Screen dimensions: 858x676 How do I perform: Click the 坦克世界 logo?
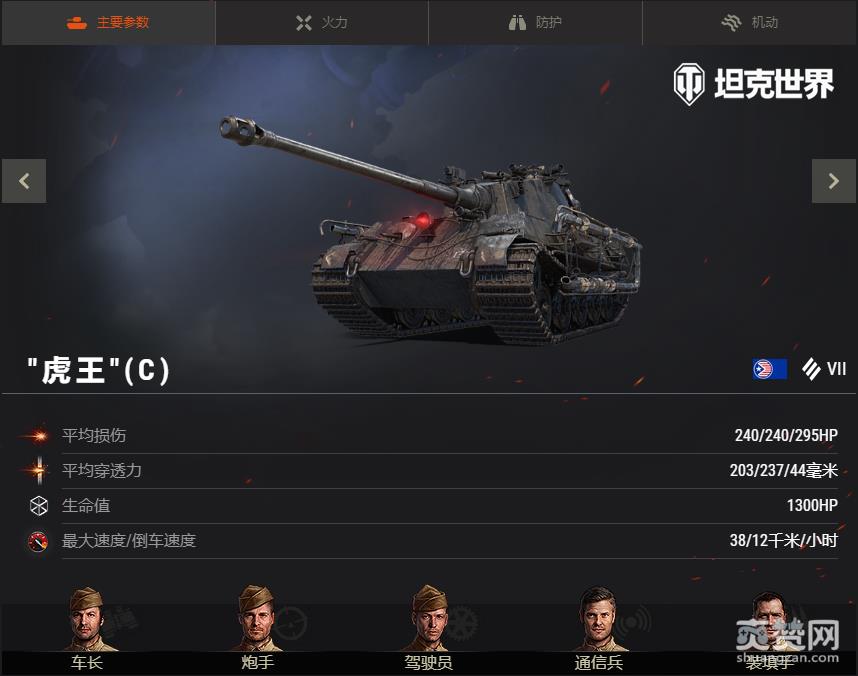tap(753, 85)
